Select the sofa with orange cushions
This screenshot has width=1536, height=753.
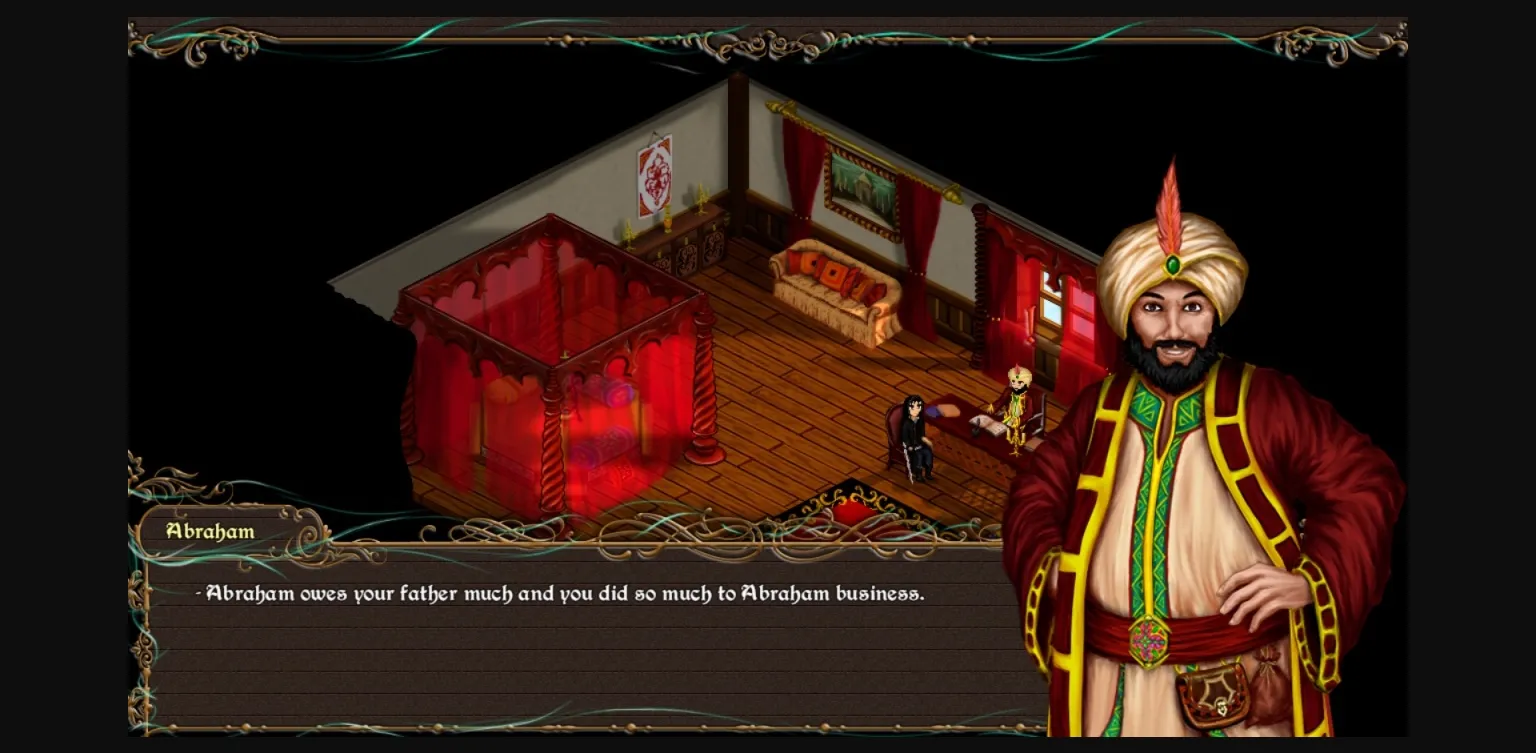click(x=830, y=285)
